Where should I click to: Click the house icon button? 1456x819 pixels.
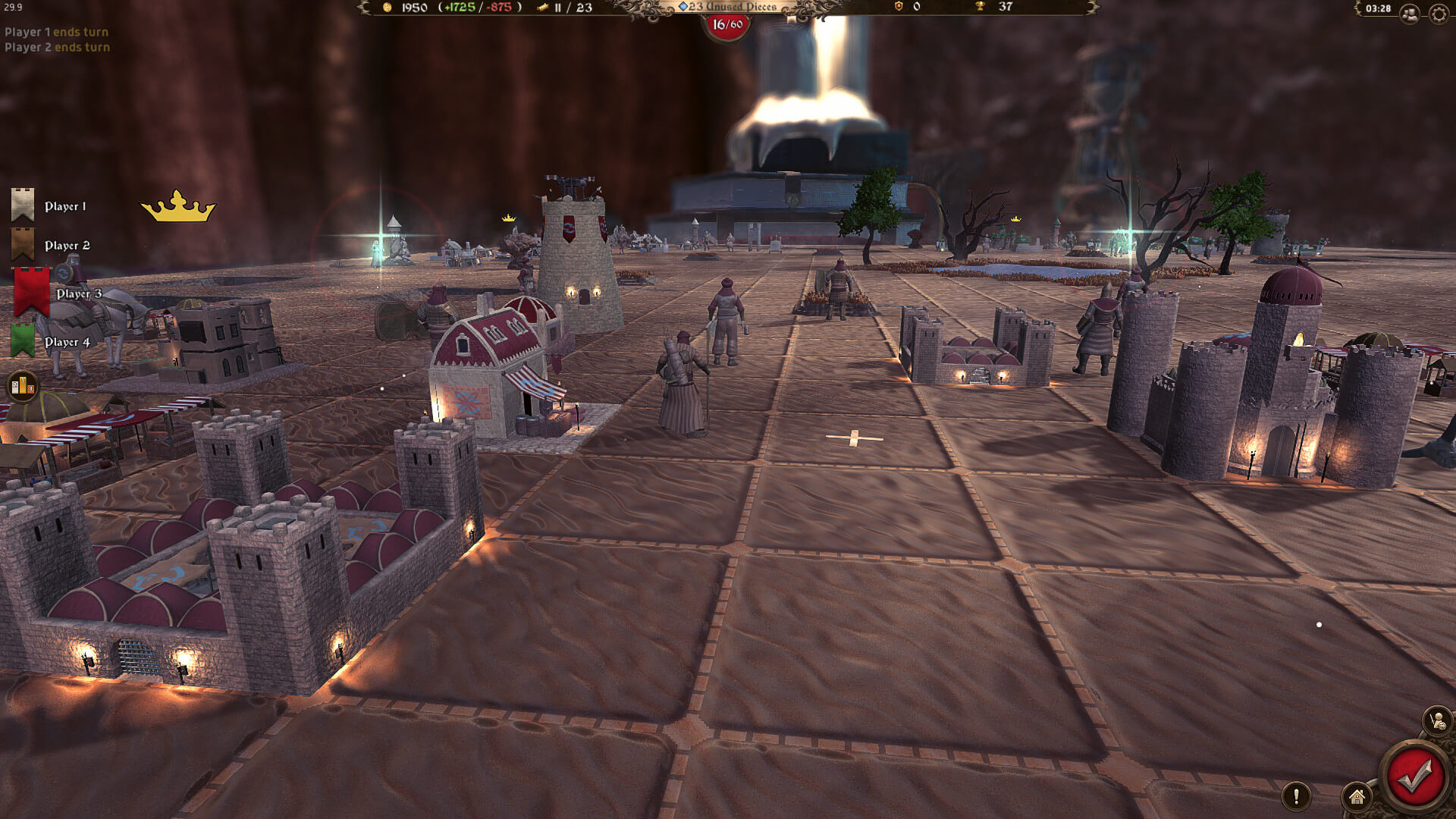click(x=1357, y=796)
